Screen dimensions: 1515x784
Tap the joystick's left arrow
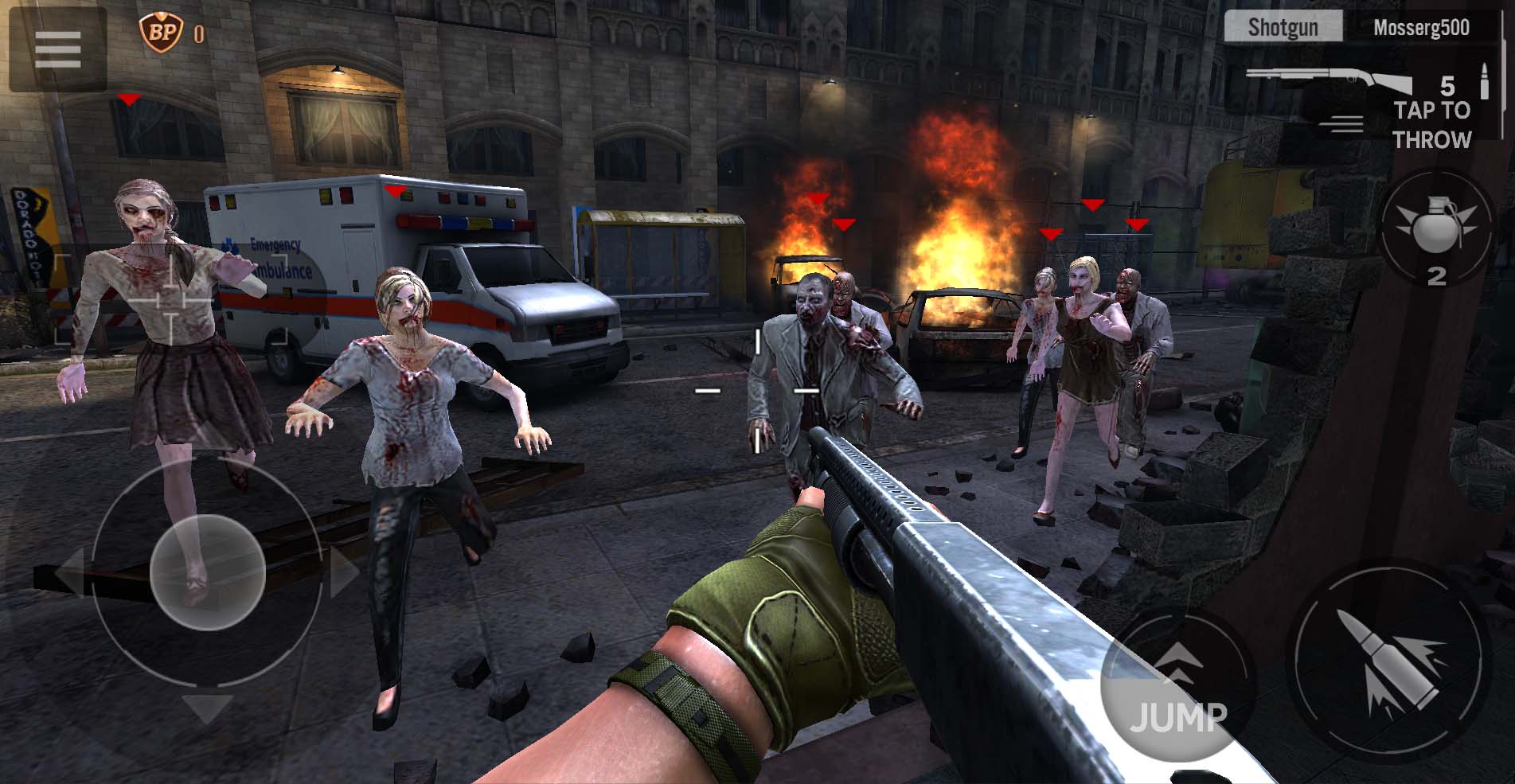[x=68, y=571]
